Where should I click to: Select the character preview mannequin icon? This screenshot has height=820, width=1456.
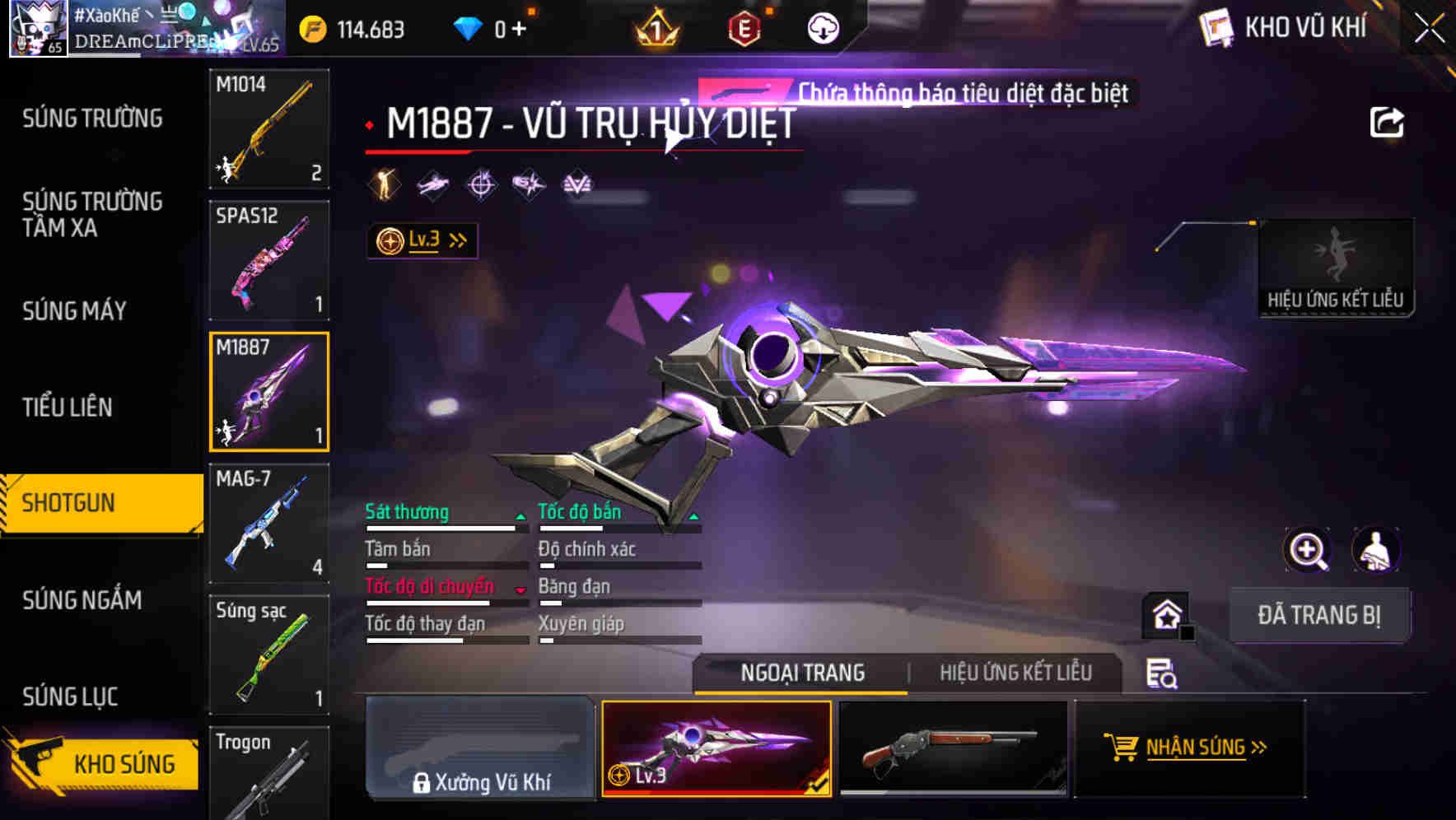[1374, 550]
